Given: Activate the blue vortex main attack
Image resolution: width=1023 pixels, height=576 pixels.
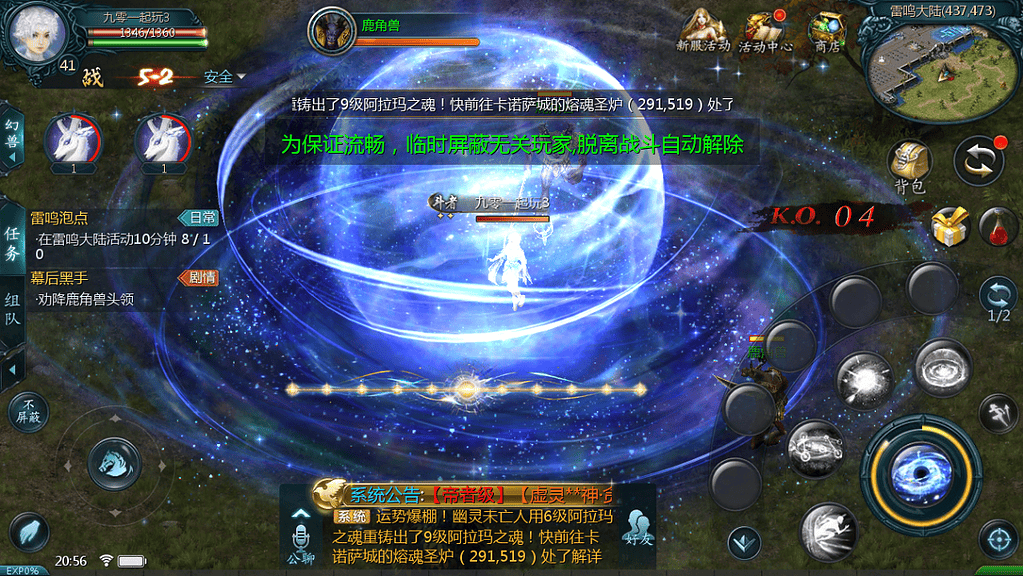Looking at the screenshot, I should [921, 471].
